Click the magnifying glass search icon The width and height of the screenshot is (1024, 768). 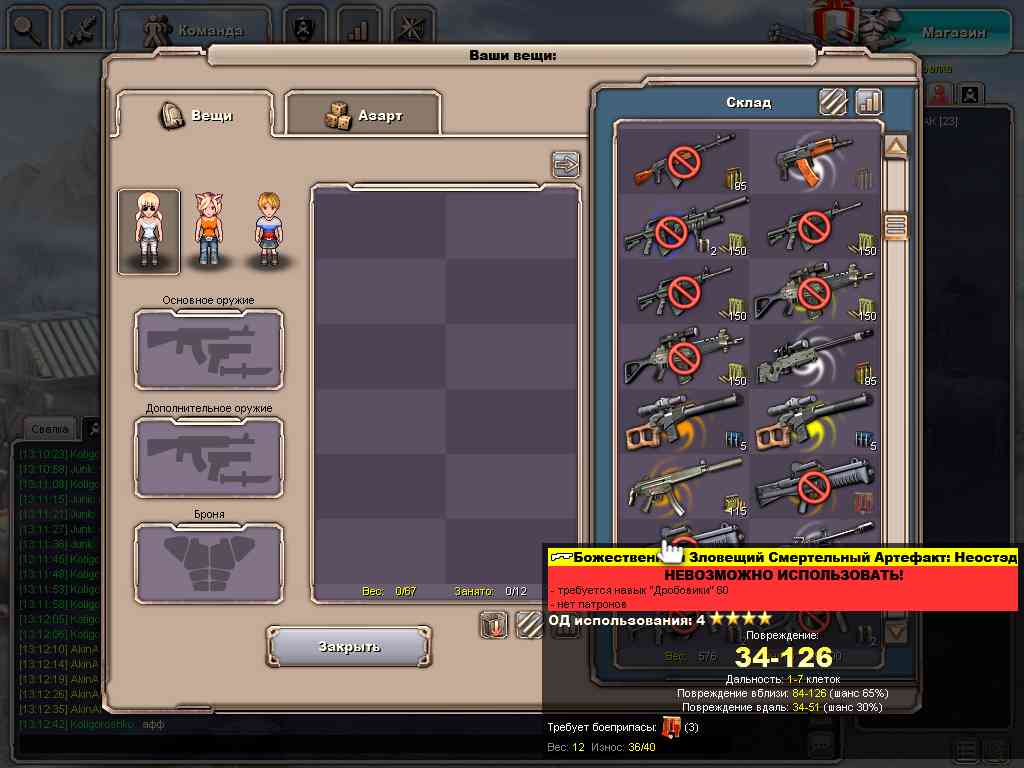coord(25,29)
